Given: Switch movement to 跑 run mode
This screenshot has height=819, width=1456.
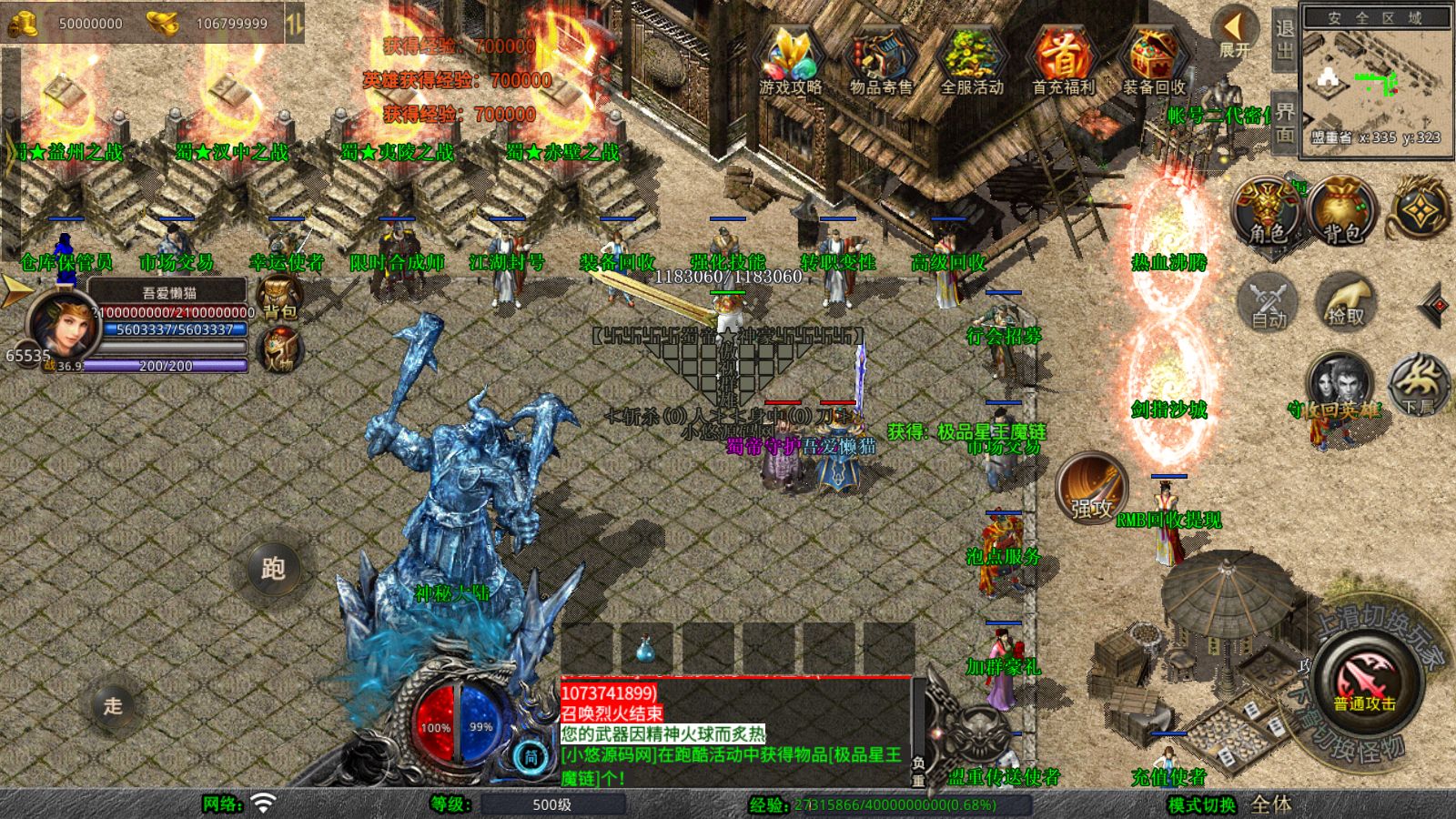Looking at the screenshot, I should [273, 569].
